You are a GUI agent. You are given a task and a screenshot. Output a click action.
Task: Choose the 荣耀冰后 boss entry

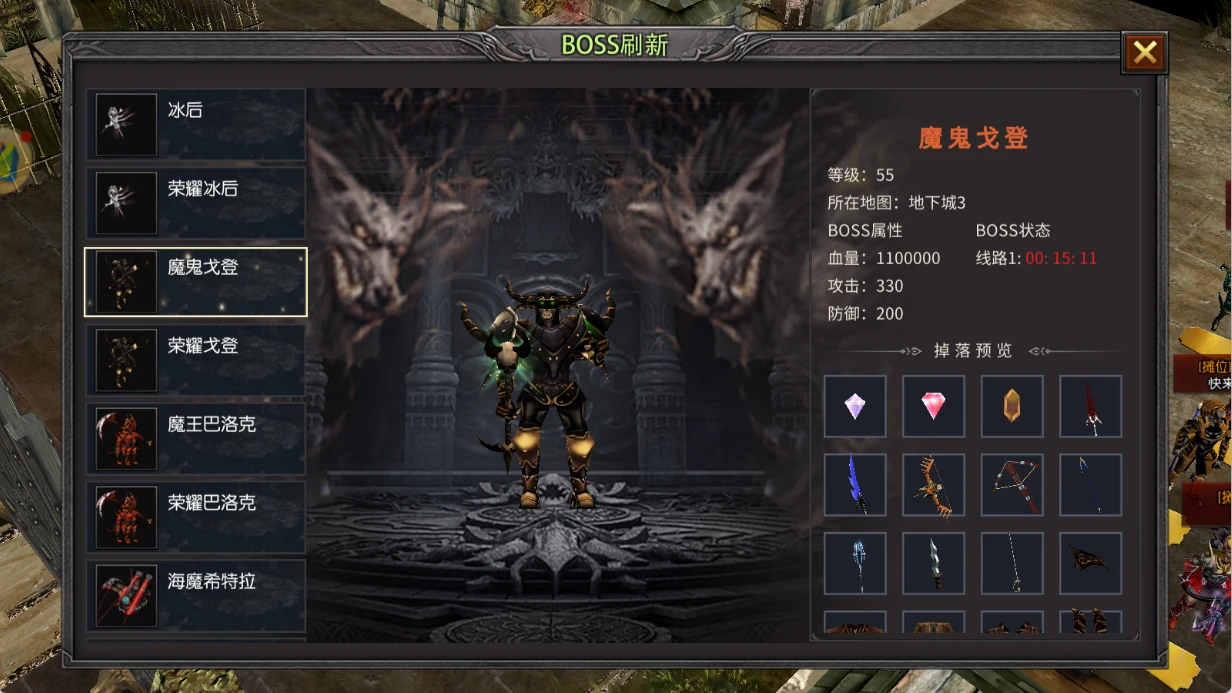(196, 203)
